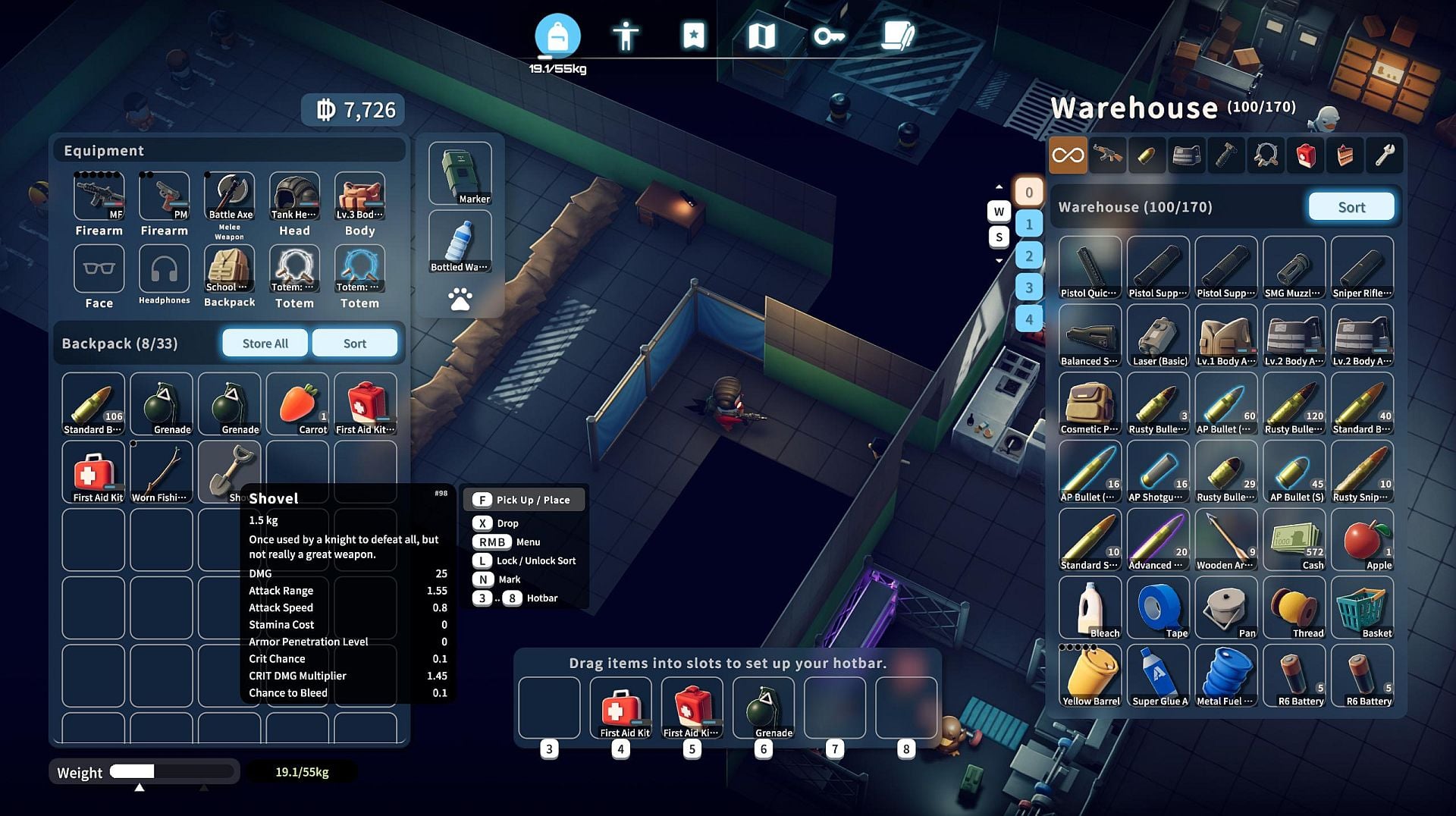The width and height of the screenshot is (1456, 816).
Task: Switch to warehouse tab 0
Action: [1029, 191]
